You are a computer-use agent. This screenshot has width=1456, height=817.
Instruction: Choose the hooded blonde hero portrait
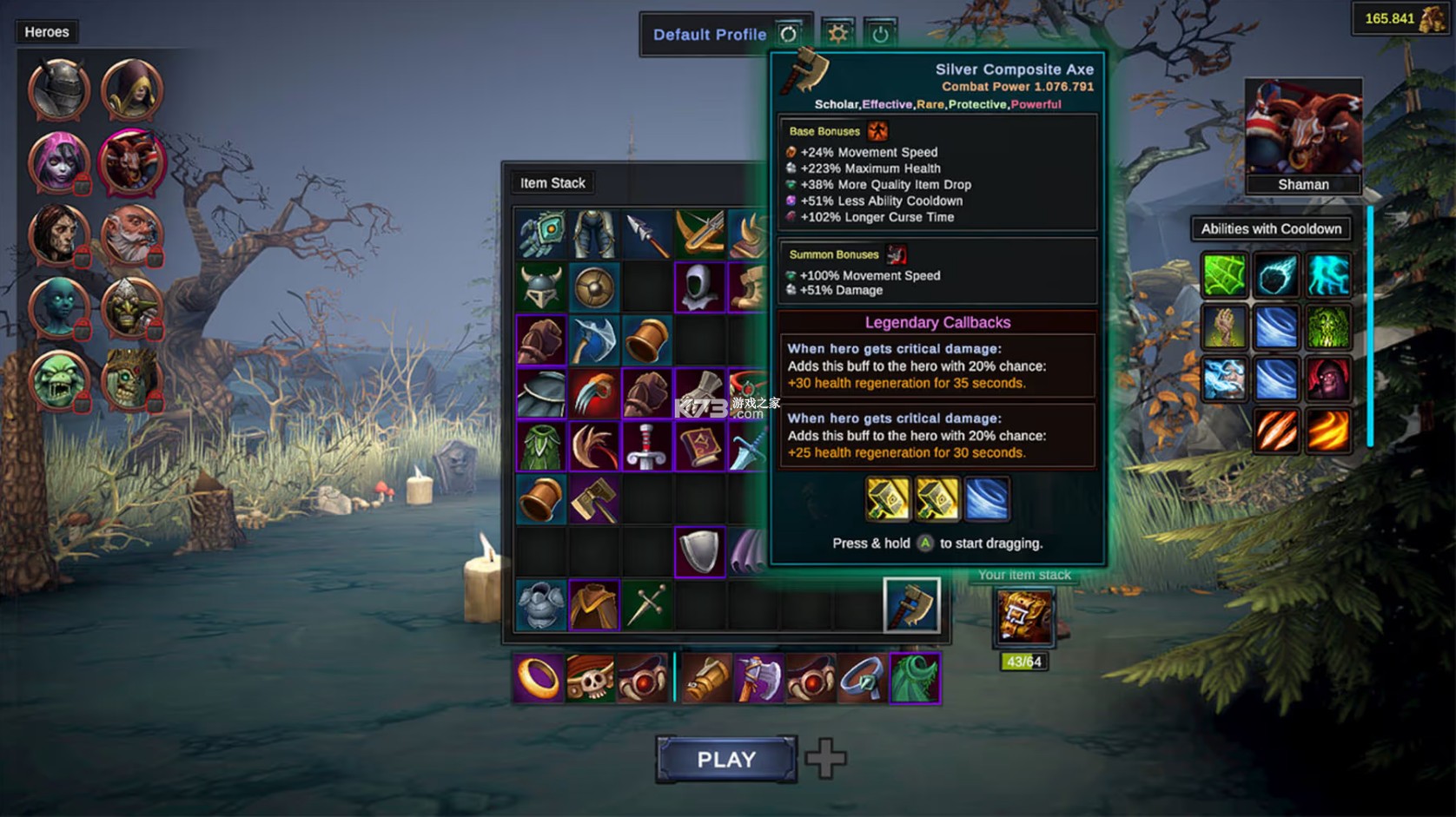tap(132, 90)
